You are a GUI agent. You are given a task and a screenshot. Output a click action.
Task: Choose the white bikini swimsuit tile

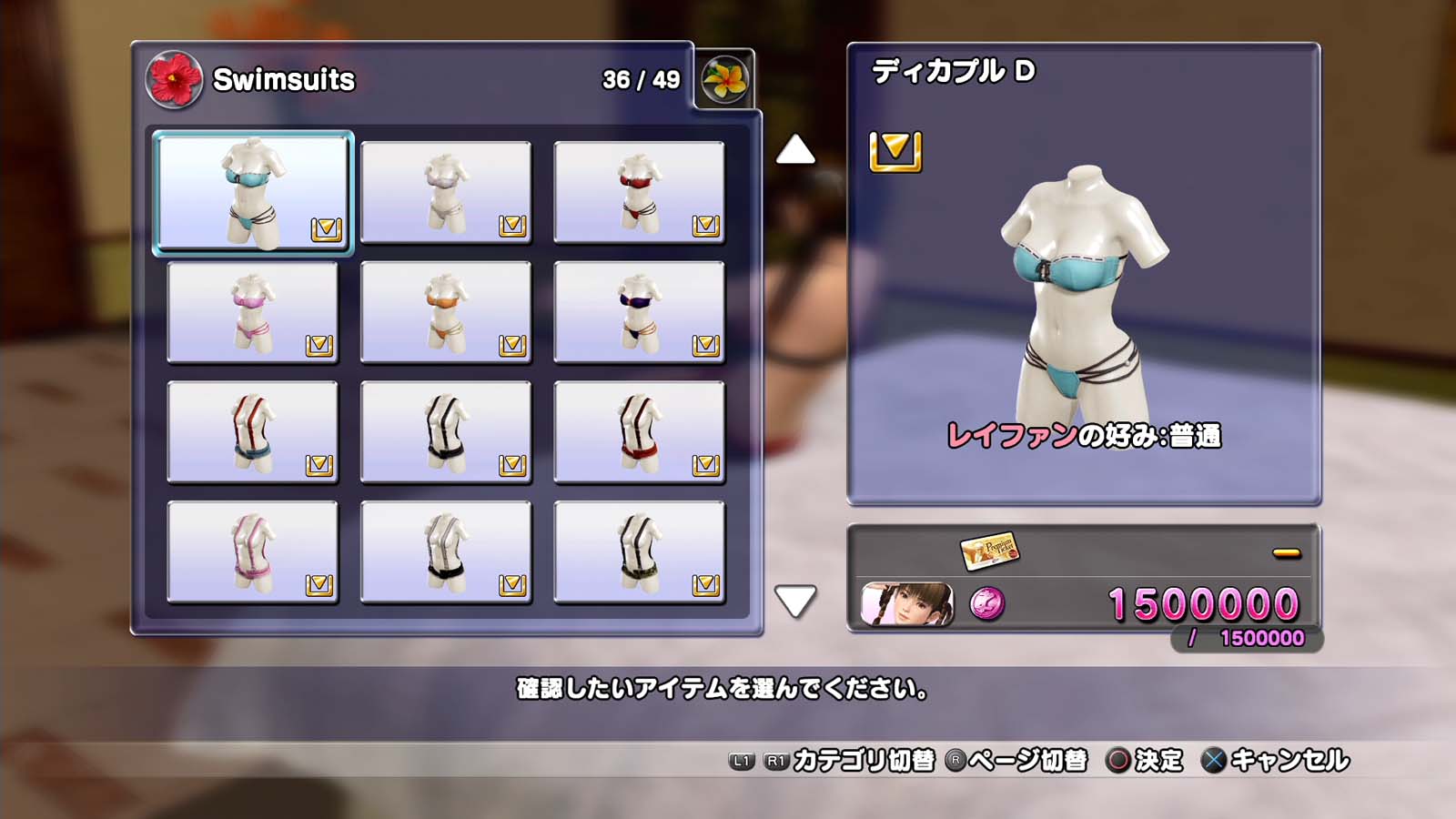click(x=446, y=193)
